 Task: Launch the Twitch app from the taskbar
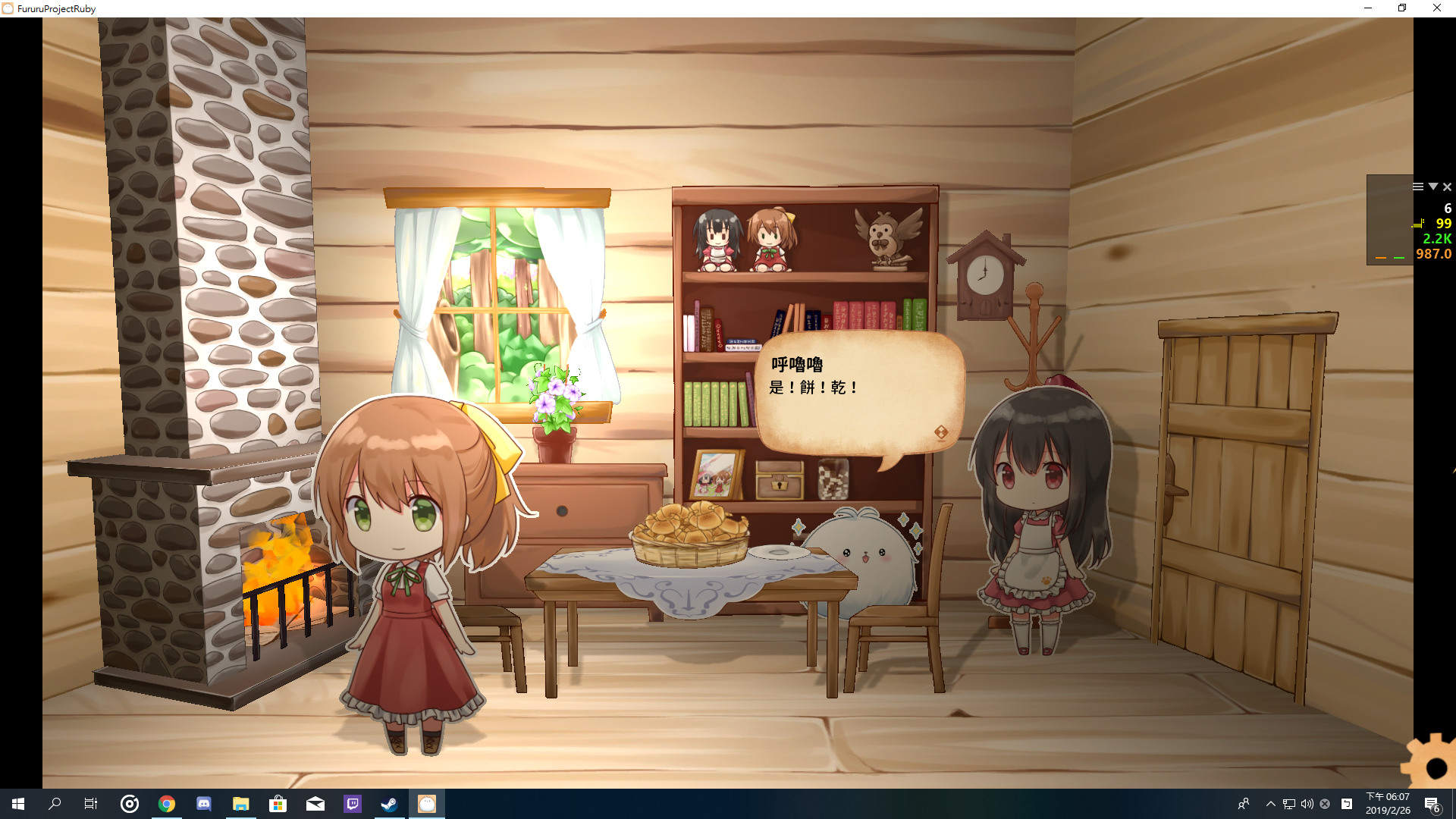click(353, 805)
